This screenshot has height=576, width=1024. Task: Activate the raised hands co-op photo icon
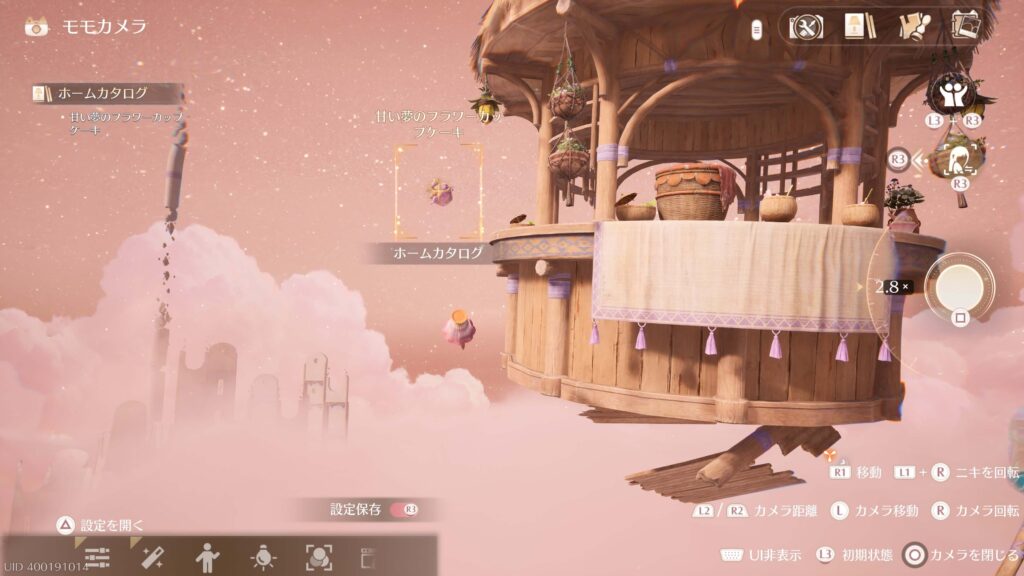pyautogui.click(x=950, y=93)
